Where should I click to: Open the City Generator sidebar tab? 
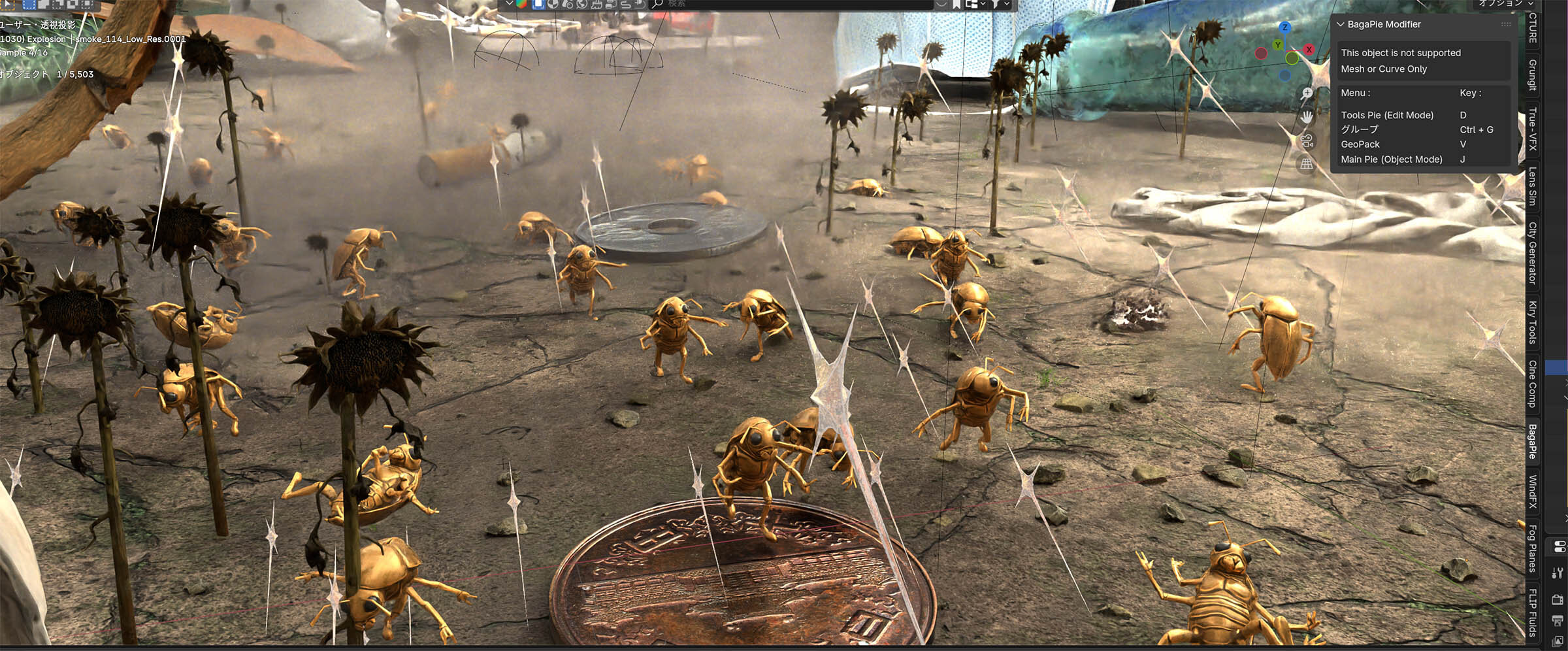(1532, 253)
